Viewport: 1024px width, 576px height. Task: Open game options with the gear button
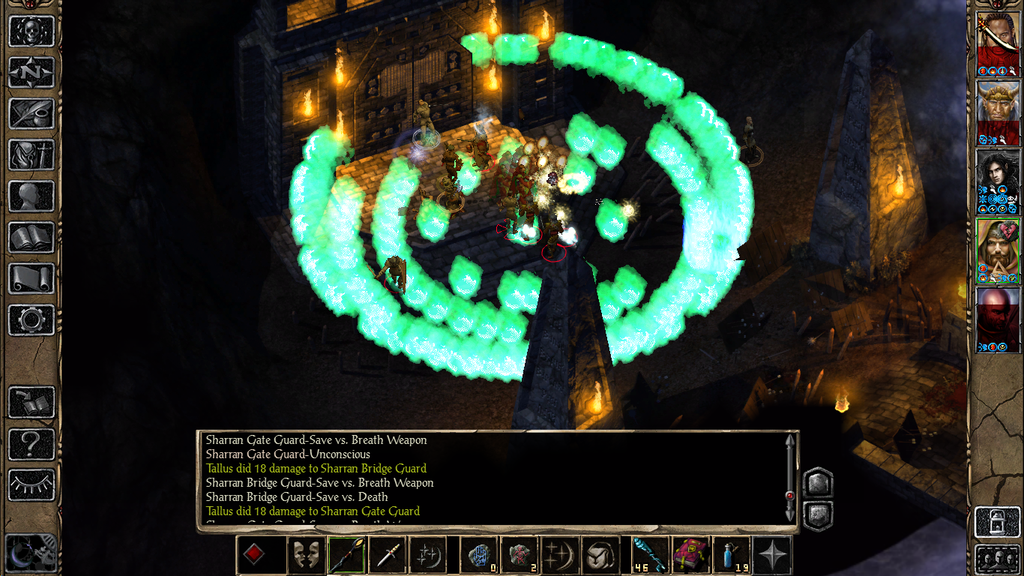pos(31,320)
